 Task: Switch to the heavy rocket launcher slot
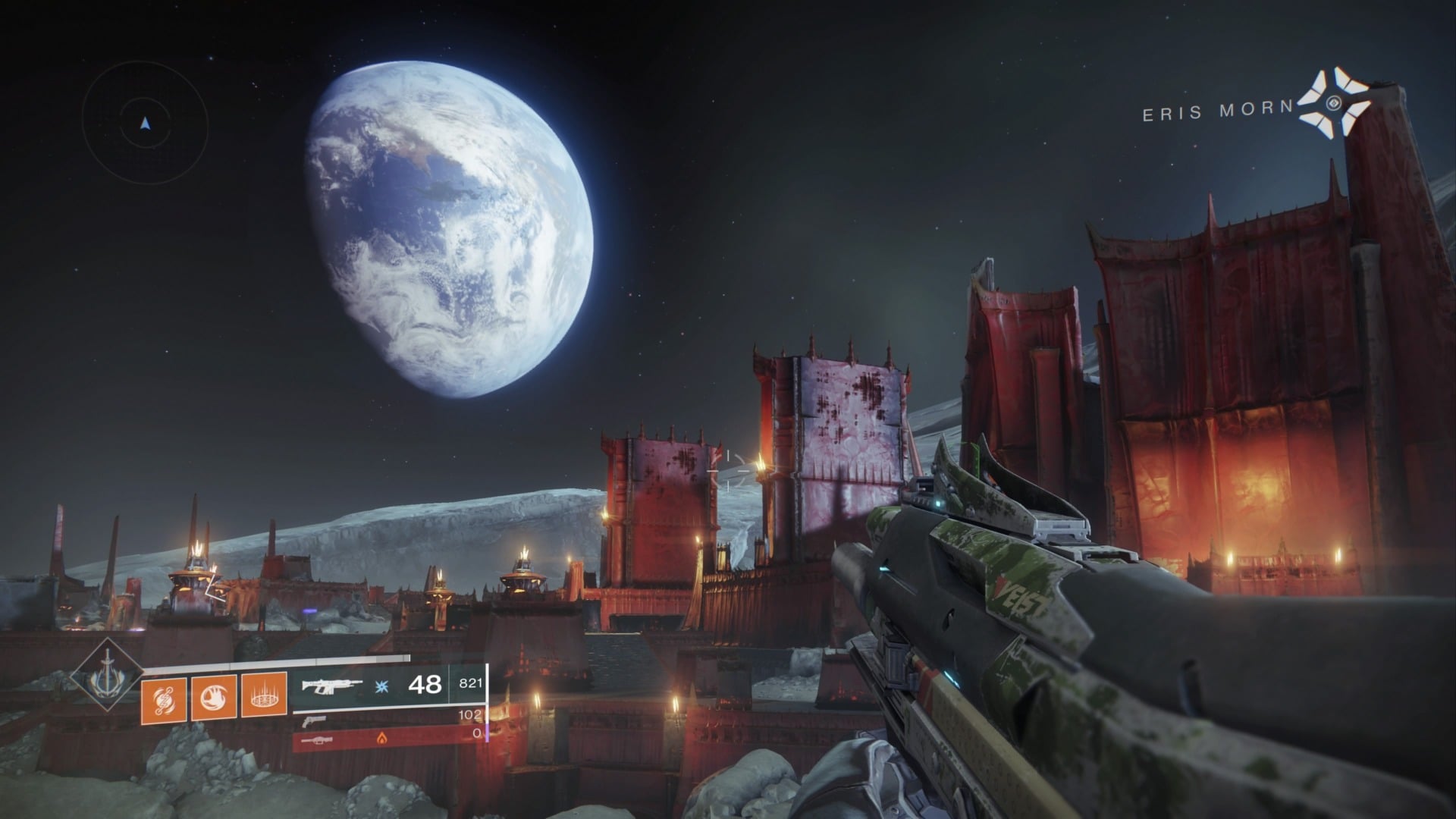tap(318, 740)
